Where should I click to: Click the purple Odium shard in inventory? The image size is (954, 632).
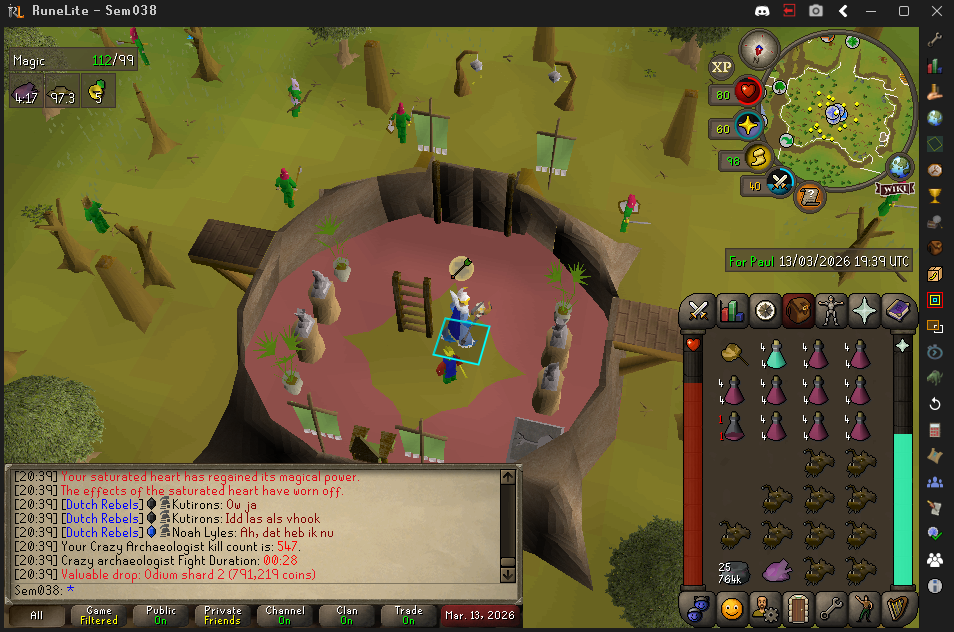coord(776,571)
